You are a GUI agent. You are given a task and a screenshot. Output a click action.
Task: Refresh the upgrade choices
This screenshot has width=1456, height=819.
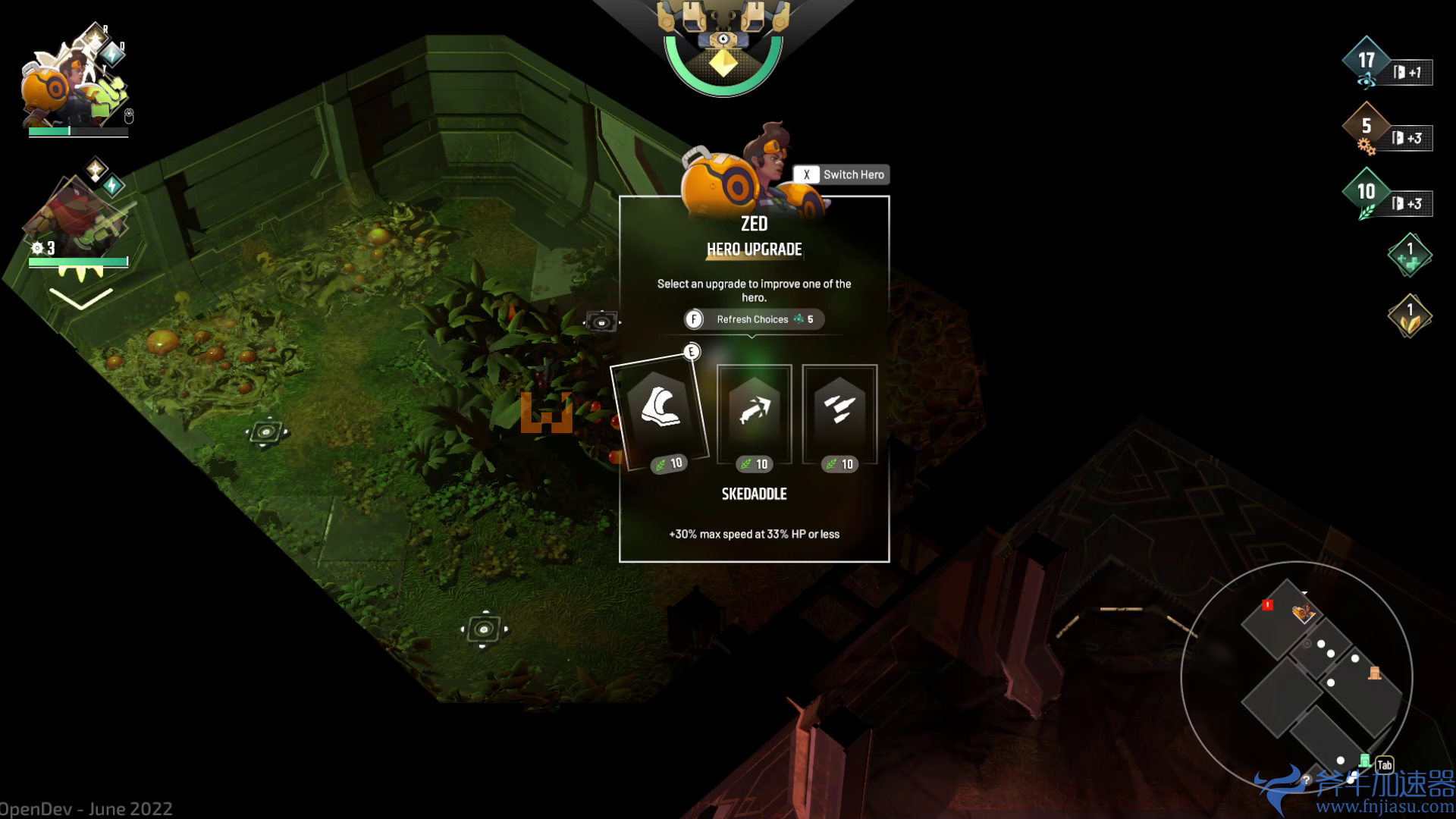pyautogui.click(x=753, y=319)
